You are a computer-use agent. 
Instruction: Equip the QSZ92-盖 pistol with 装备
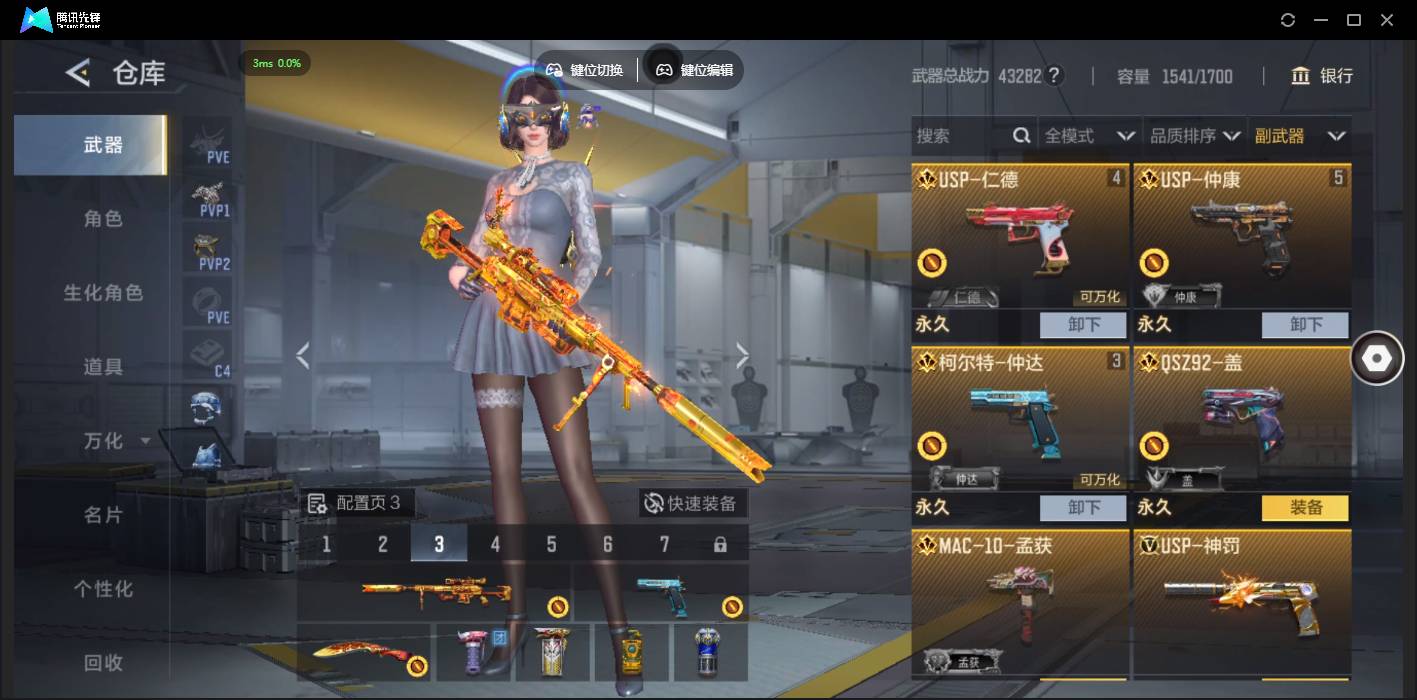(x=1305, y=508)
